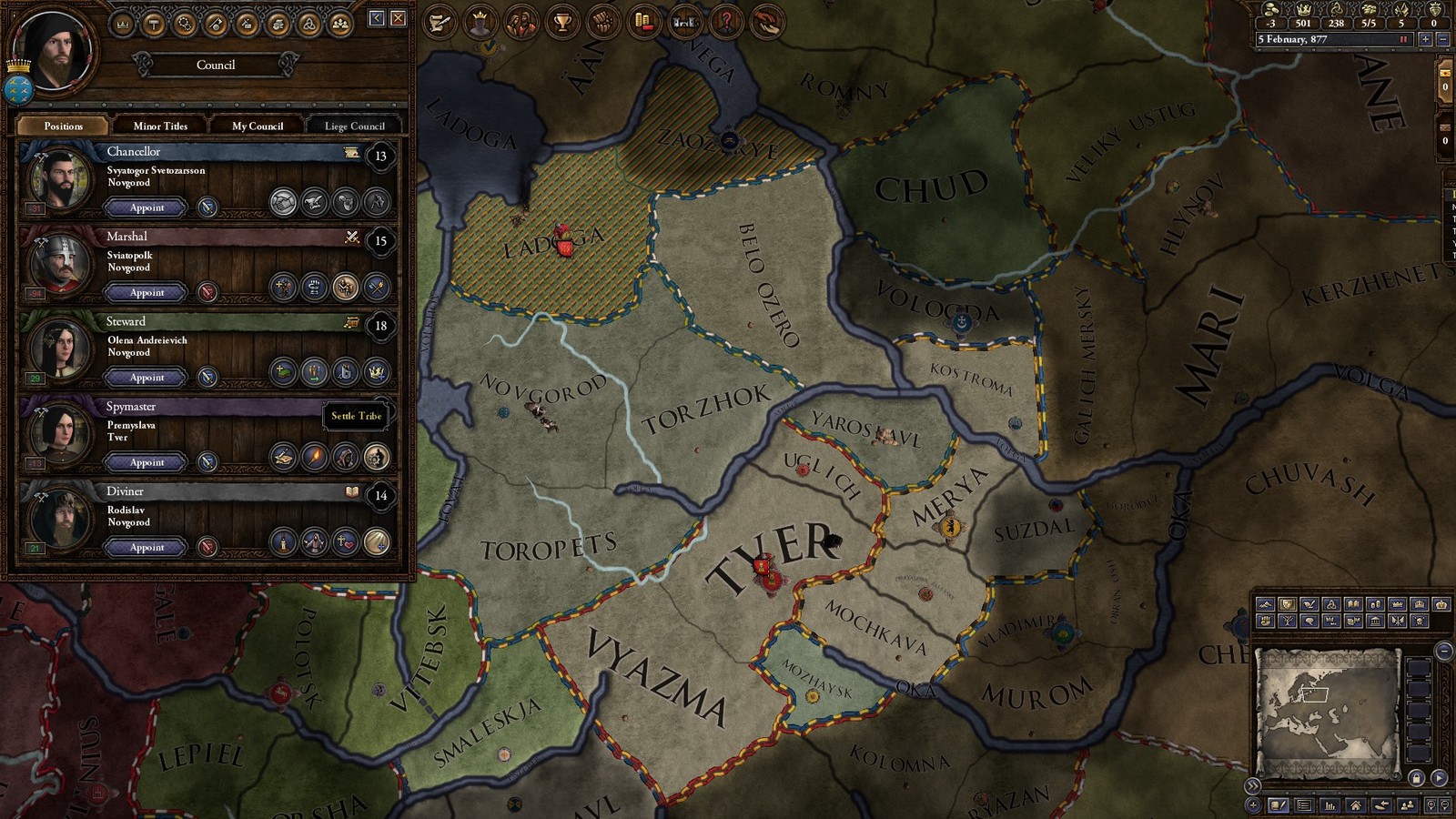1456x819 pixels.
Task: Choose Appoint under Spymaster Premyslava
Action: tap(147, 462)
